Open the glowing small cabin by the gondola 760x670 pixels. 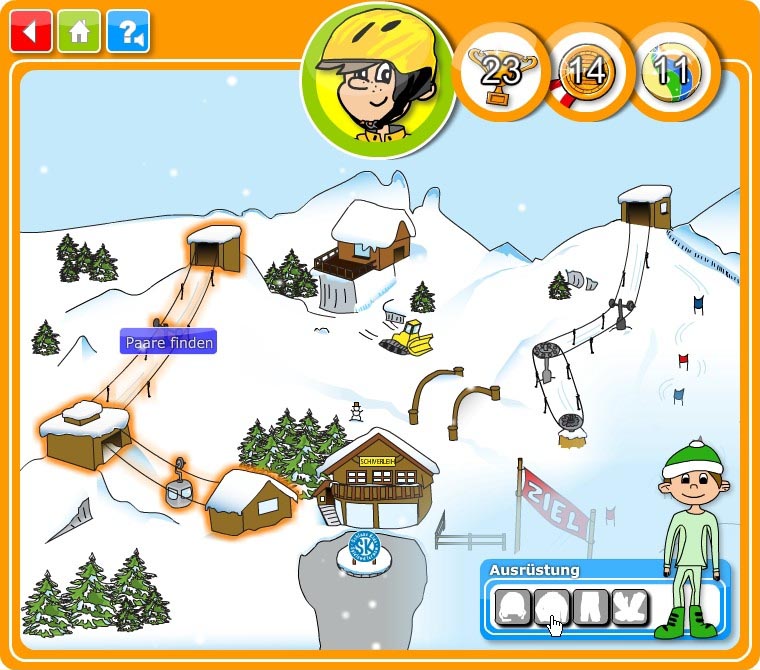pos(250,501)
